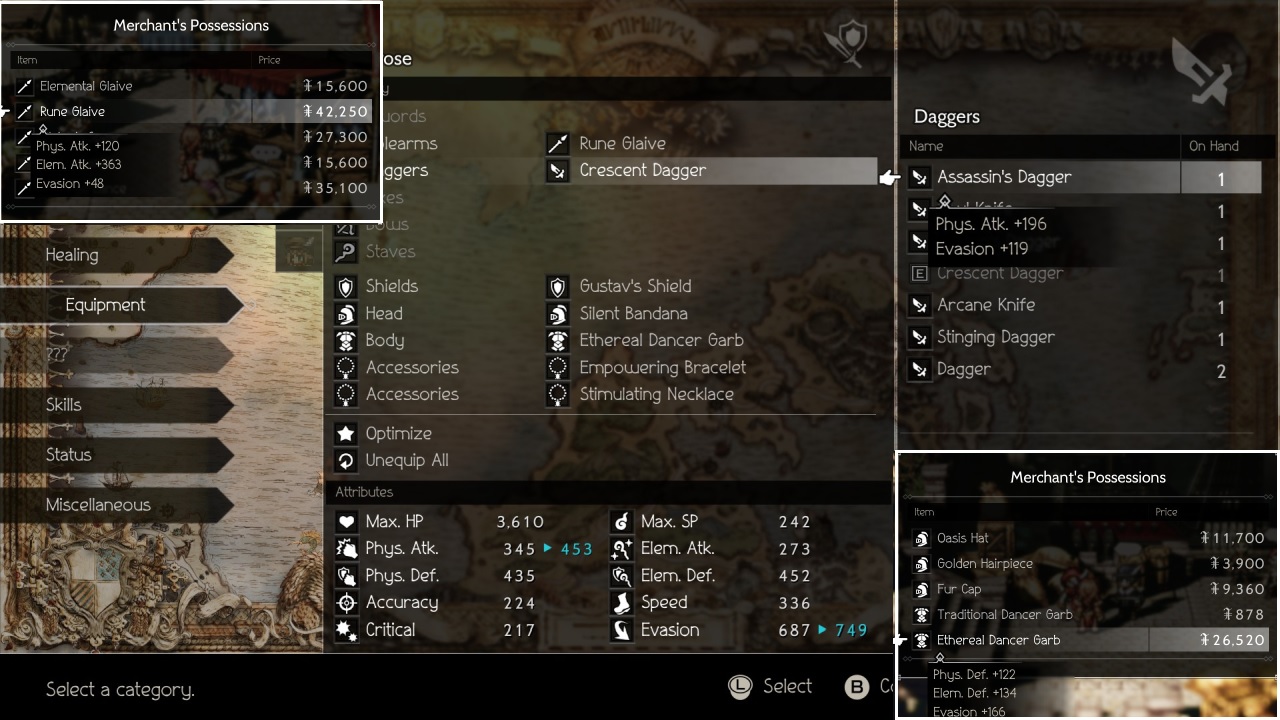Select the Shields equipment category
The height and width of the screenshot is (720, 1280).
point(391,287)
